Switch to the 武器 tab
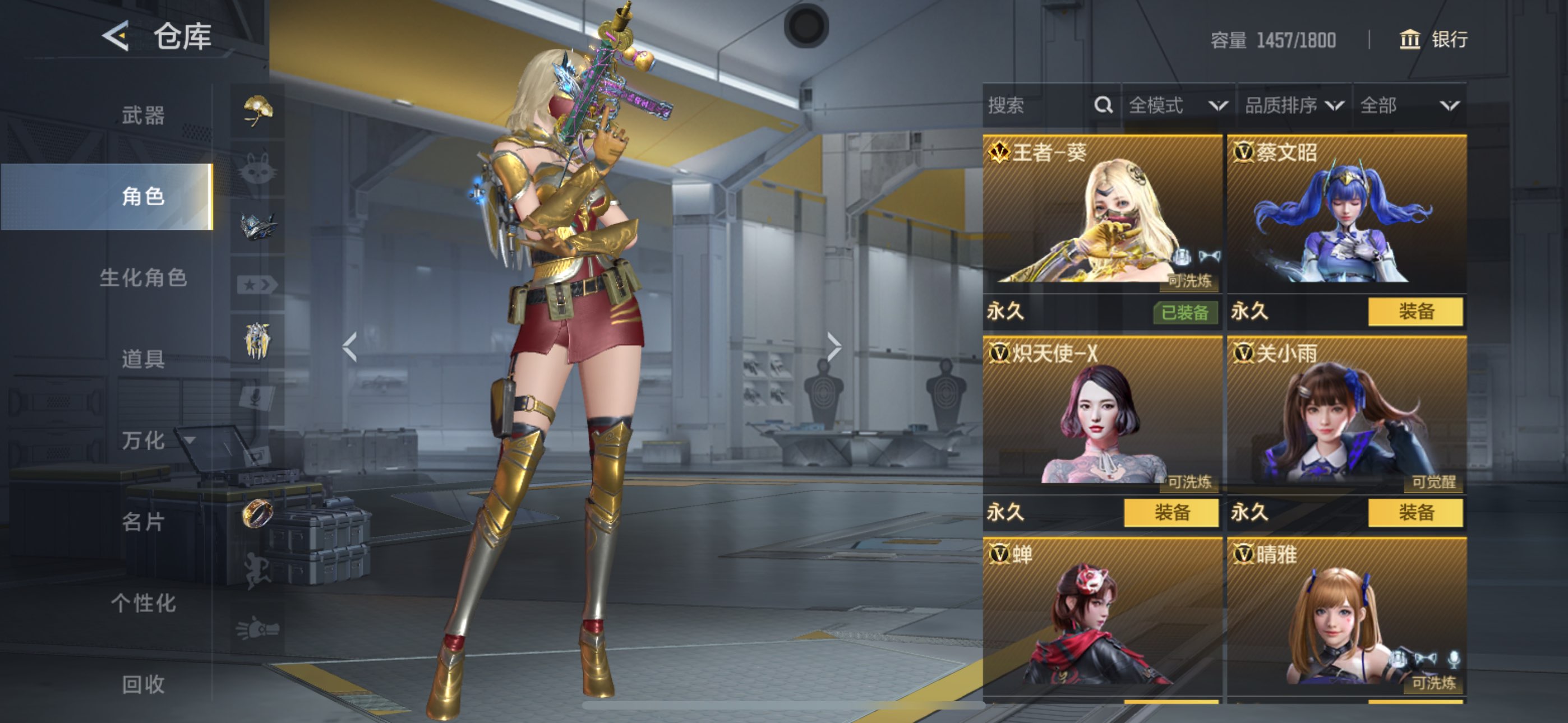This screenshot has height=723, width=1568. tap(143, 115)
